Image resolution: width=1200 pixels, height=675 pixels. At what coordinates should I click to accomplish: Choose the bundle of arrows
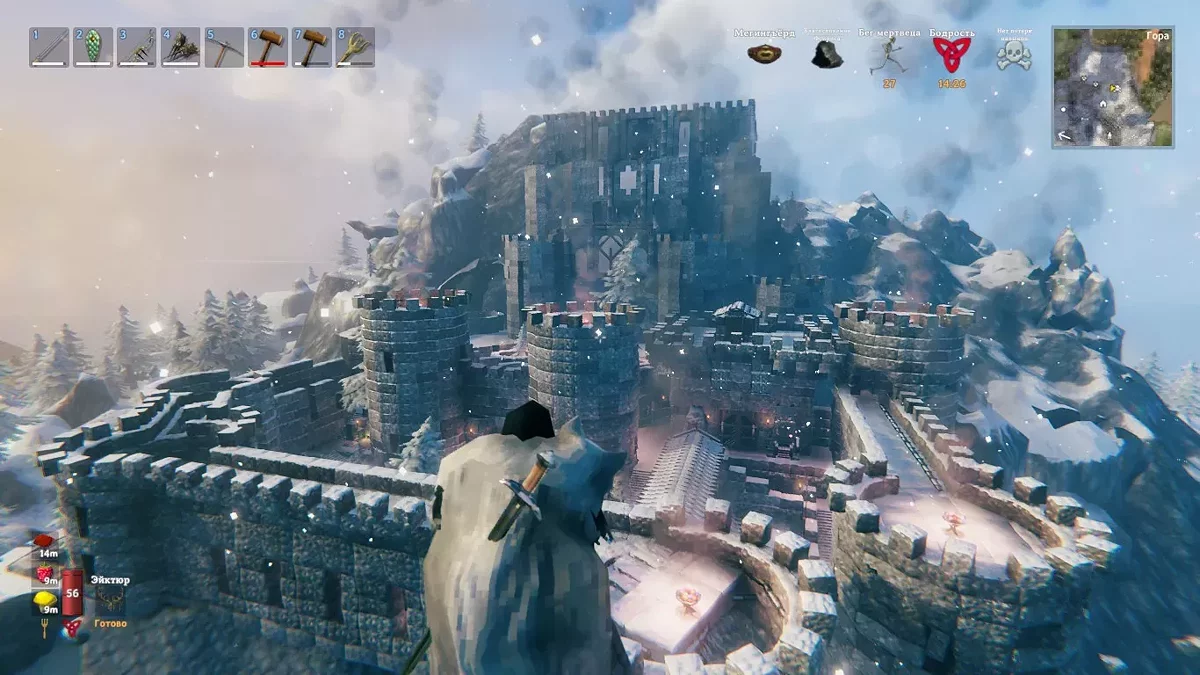click(x=180, y=47)
